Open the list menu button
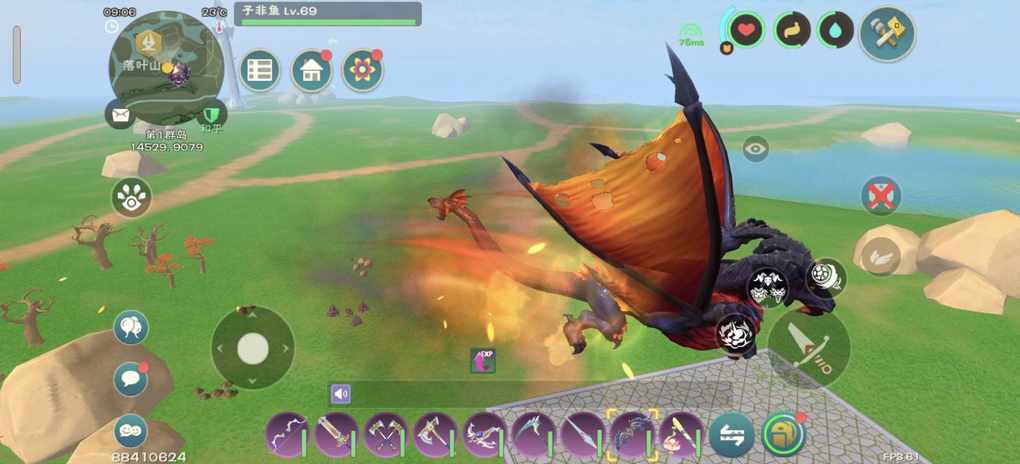 pyautogui.click(x=260, y=70)
